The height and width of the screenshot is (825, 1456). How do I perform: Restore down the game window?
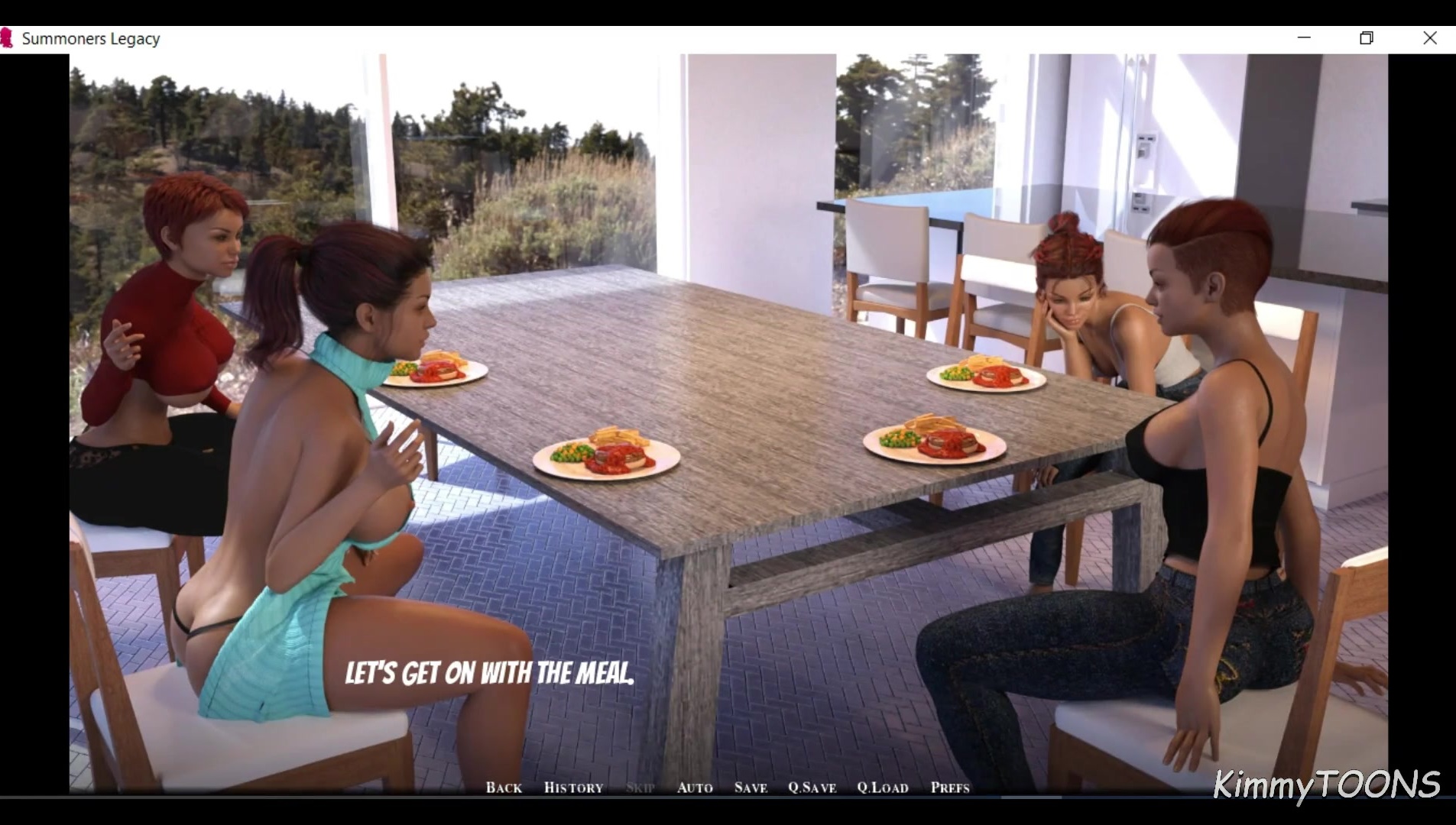click(x=1367, y=37)
